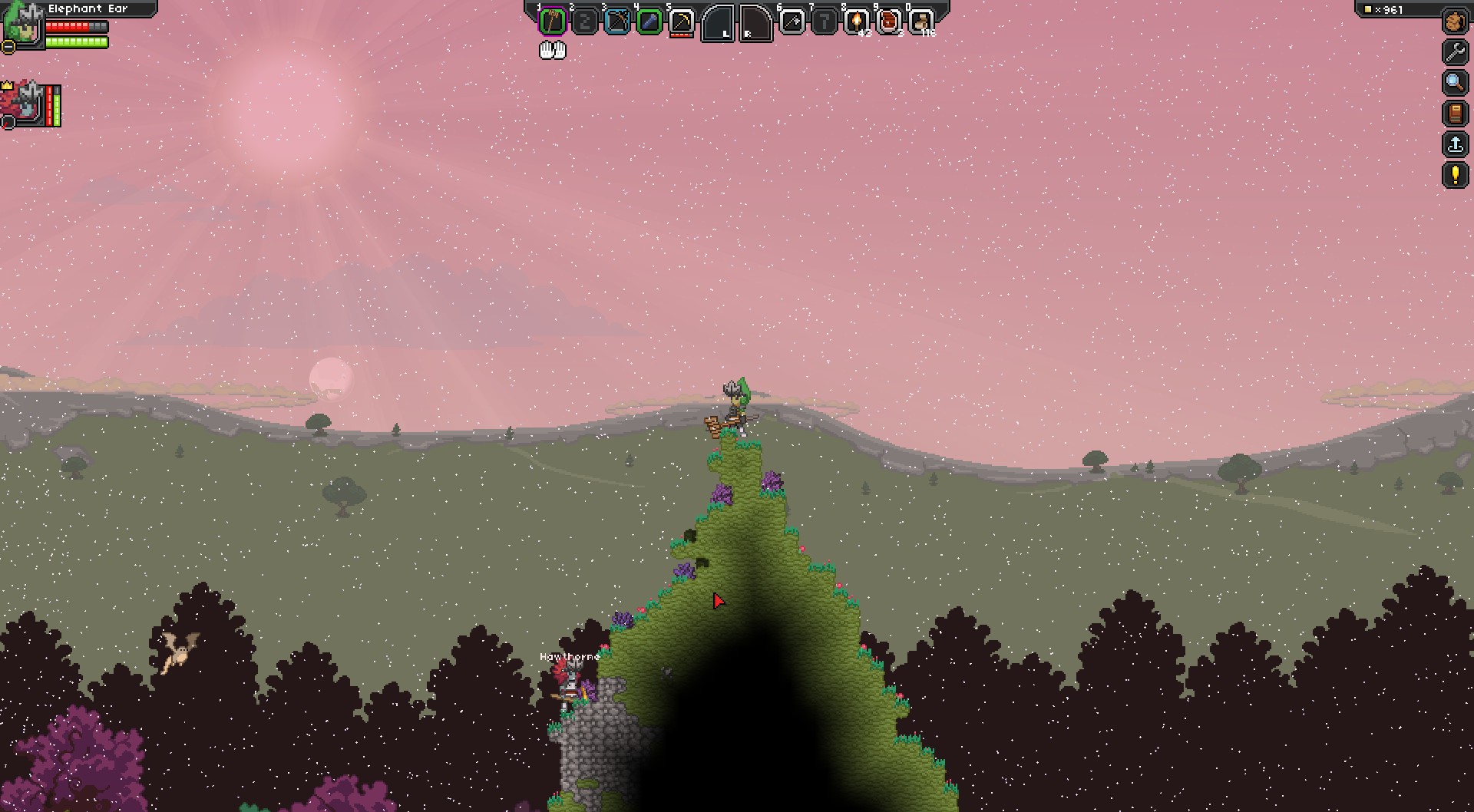
Task: Choose the raw meat hotbar slot
Action: point(888,21)
